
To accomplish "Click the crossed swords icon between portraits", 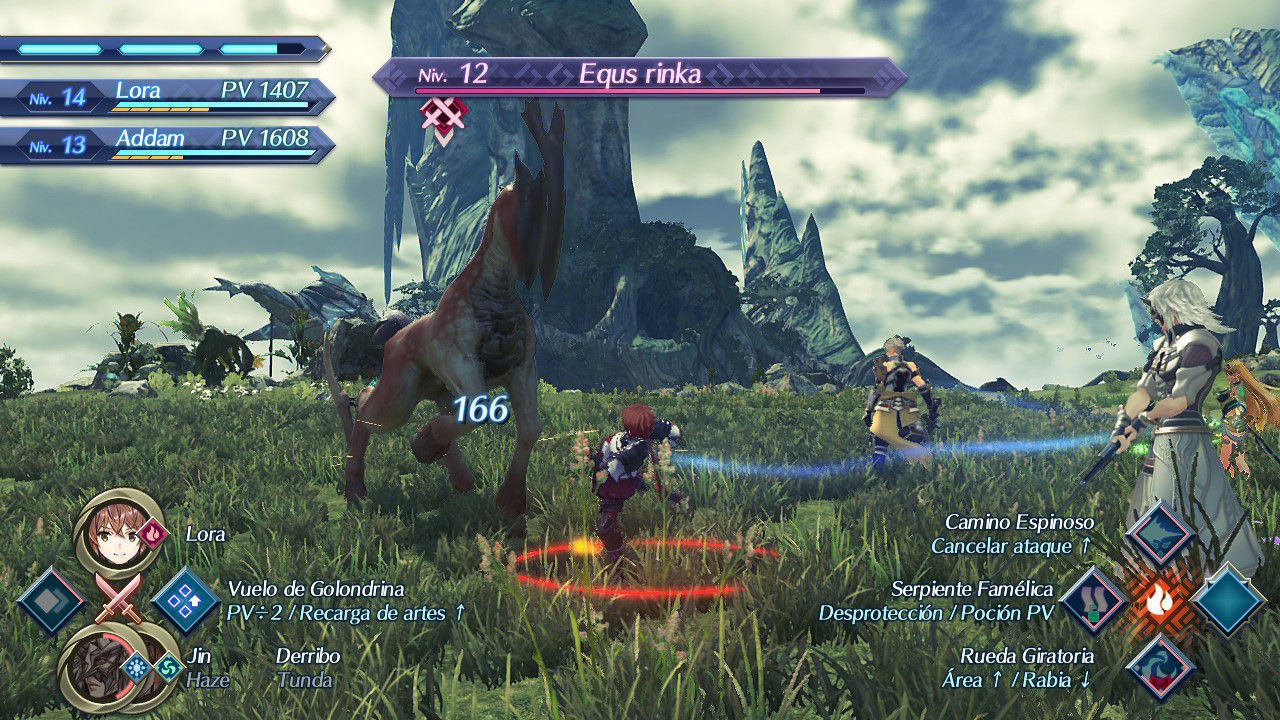I will [x=118, y=599].
